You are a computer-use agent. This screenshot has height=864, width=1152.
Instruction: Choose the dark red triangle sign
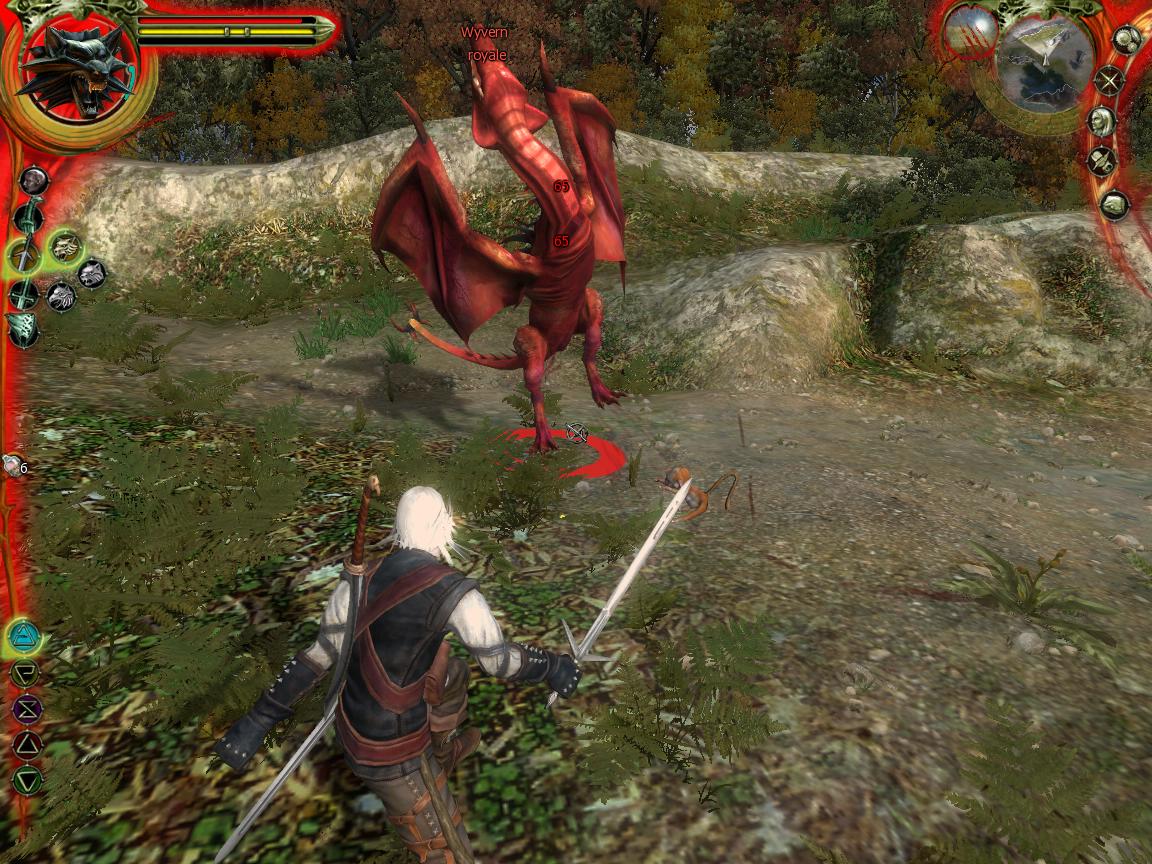(x=26, y=744)
